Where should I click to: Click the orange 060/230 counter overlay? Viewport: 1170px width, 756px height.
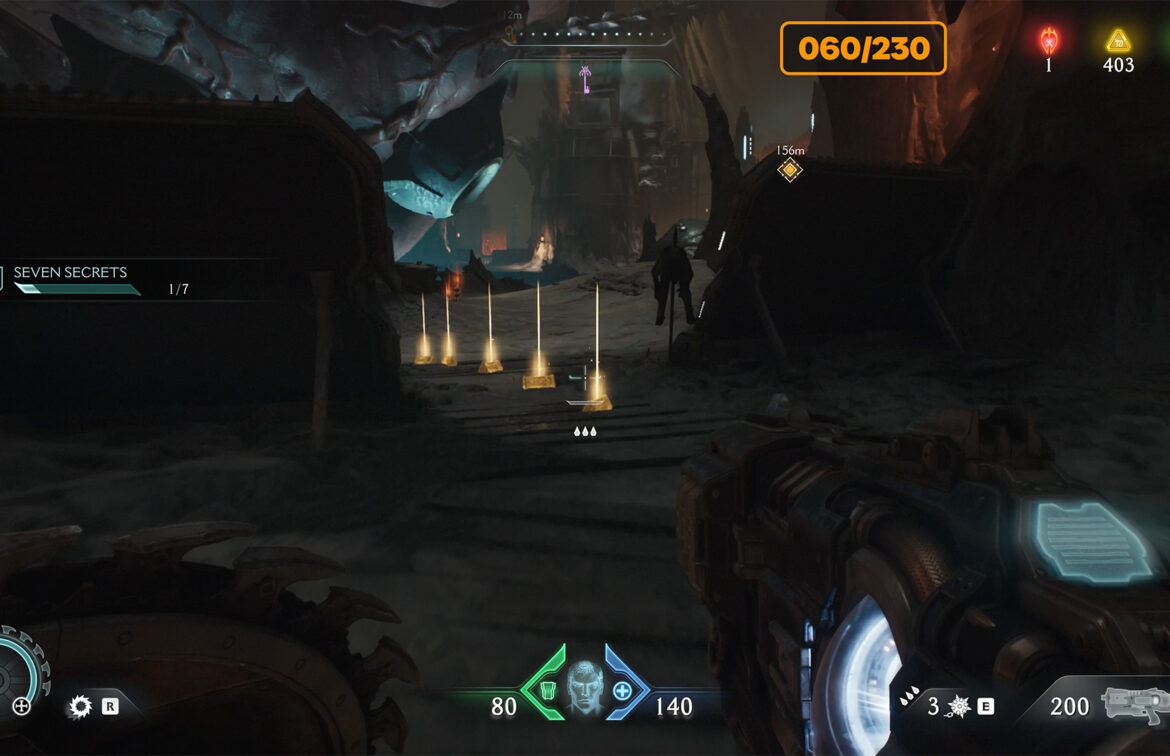click(x=863, y=48)
